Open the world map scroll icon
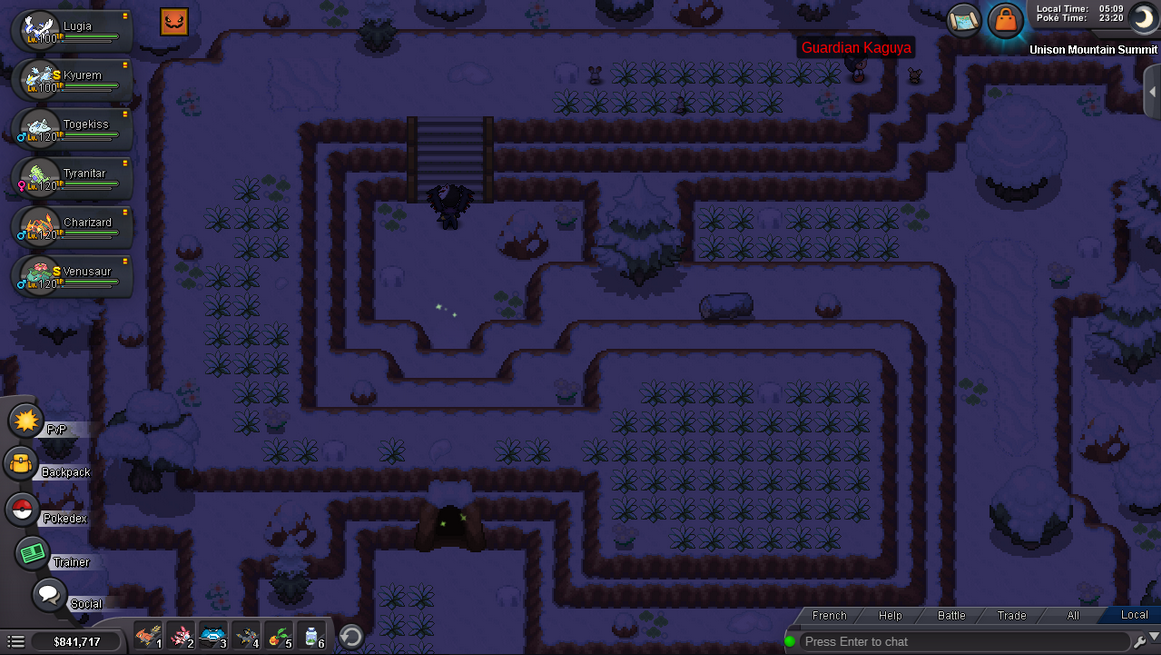The height and width of the screenshot is (655, 1161). coord(964,20)
